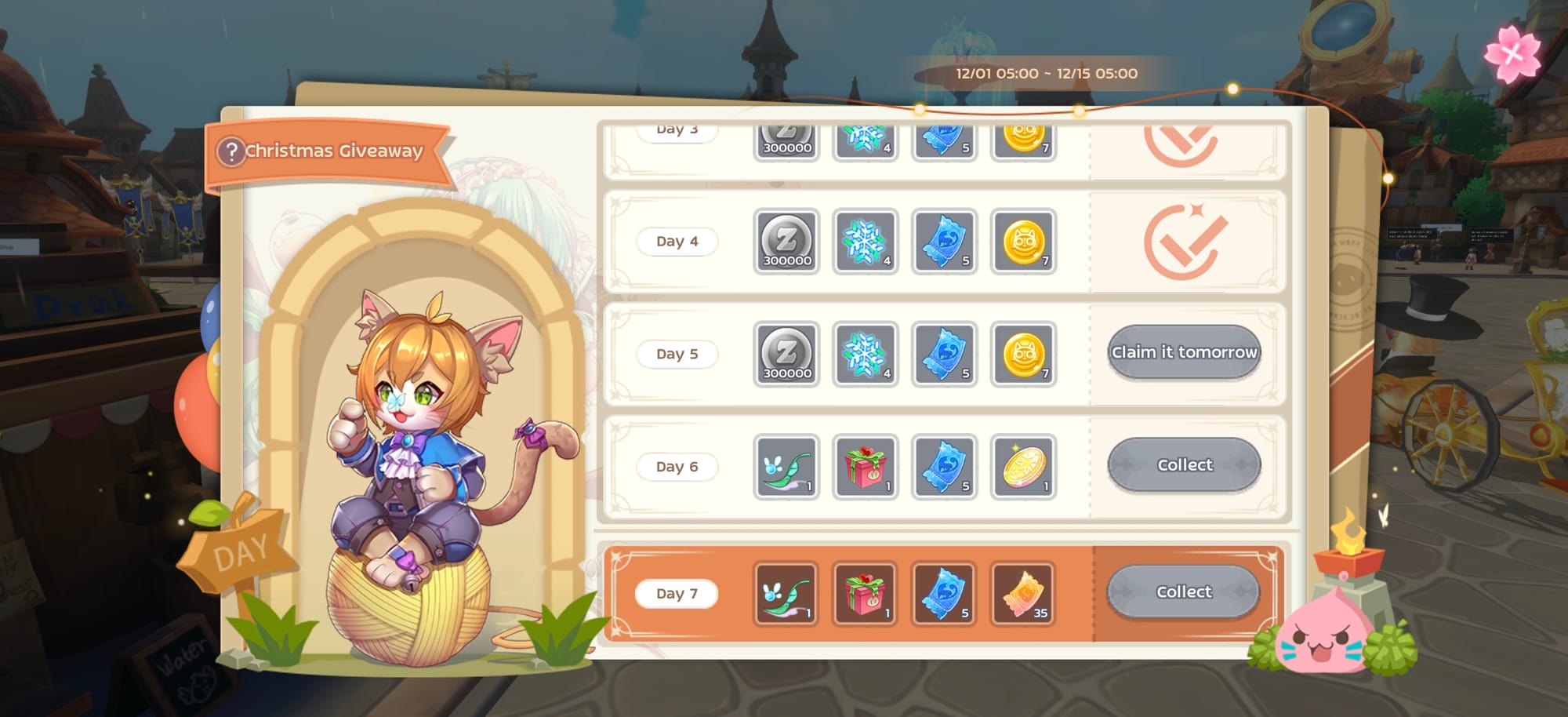Viewport: 1568px width, 717px height.
Task: View the Day 6 red gift box
Action: click(865, 467)
